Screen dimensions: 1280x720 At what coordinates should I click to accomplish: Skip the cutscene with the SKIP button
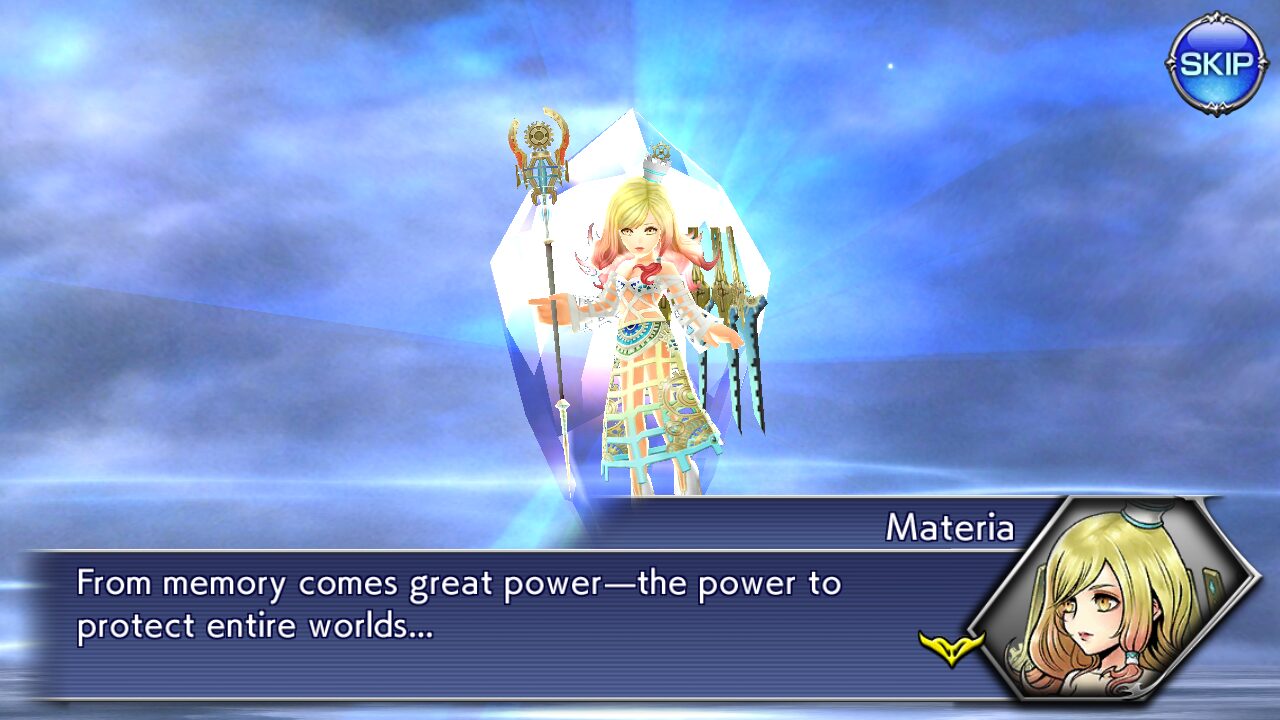(1216, 64)
